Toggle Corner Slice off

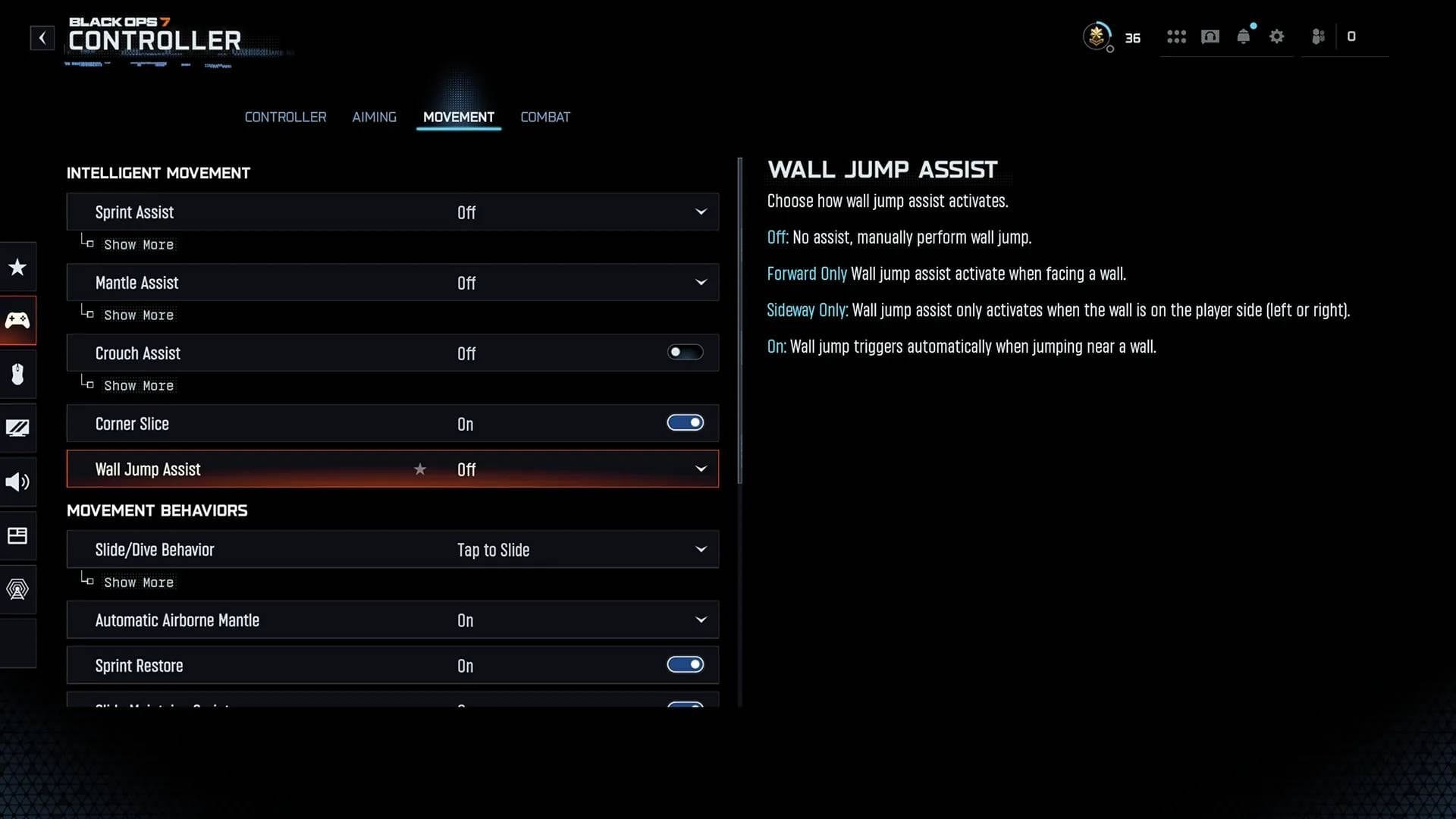pyautogui.click(x=685, y=422)
